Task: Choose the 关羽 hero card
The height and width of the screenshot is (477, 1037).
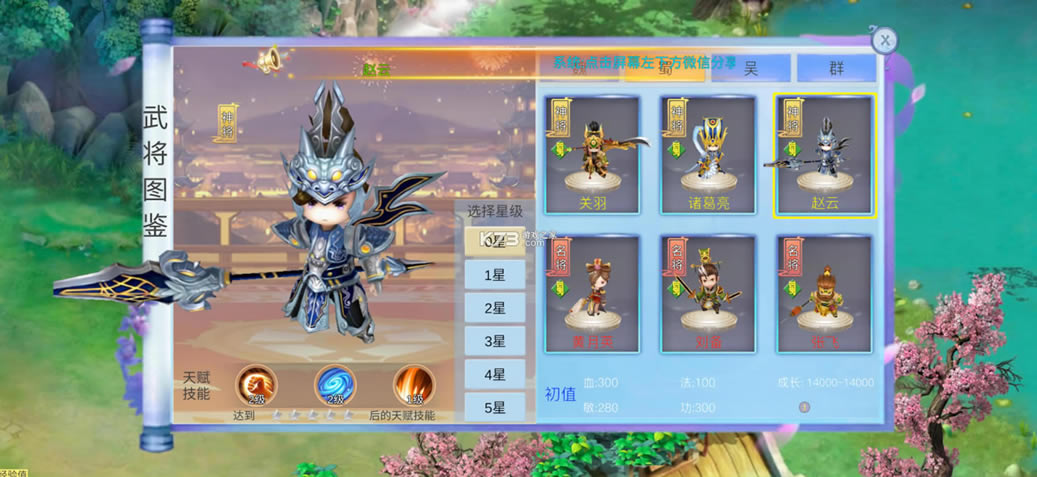Action: pos(592,154)
